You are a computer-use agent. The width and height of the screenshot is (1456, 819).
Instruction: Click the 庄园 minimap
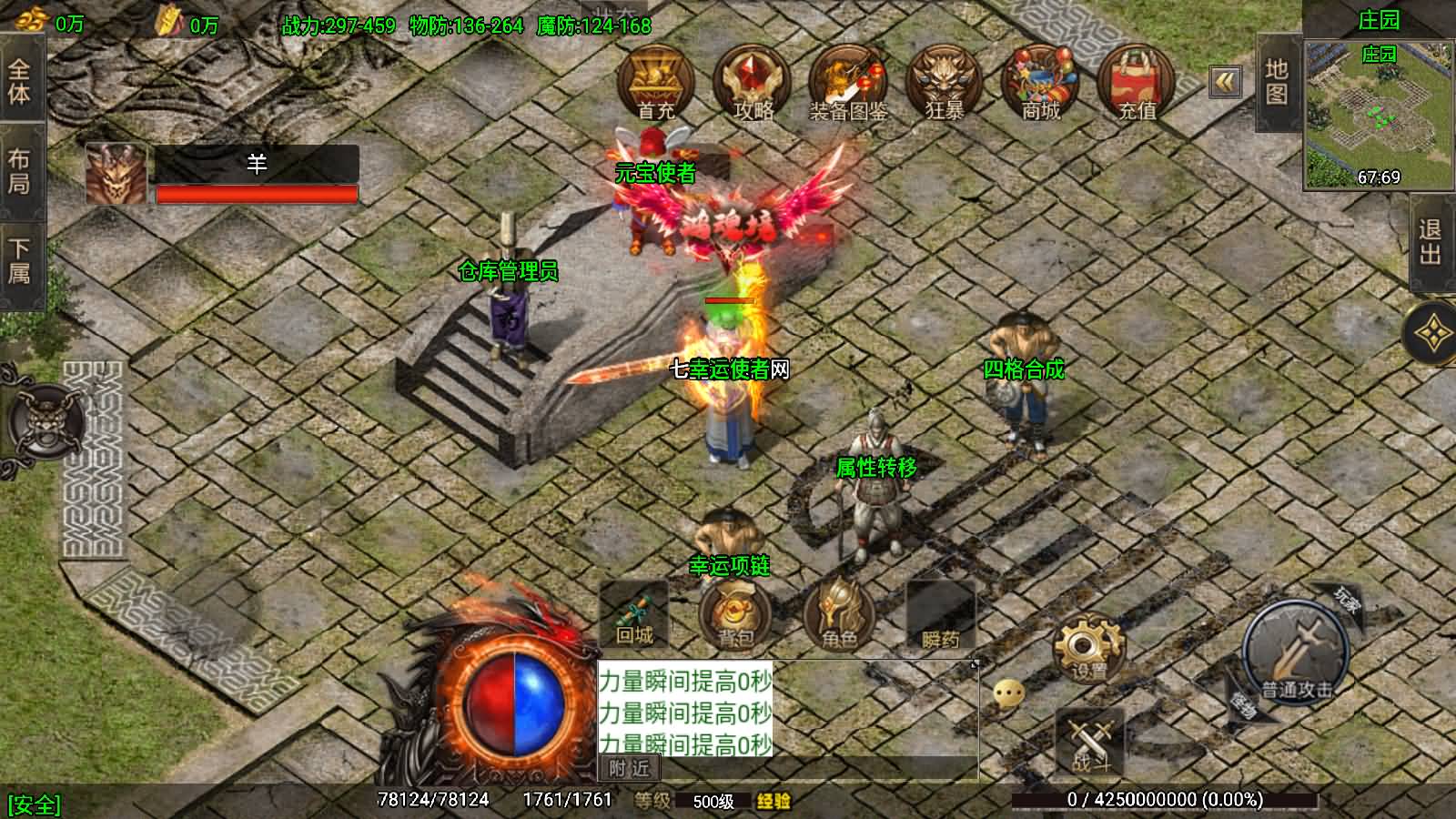(x=1378, y=114)
